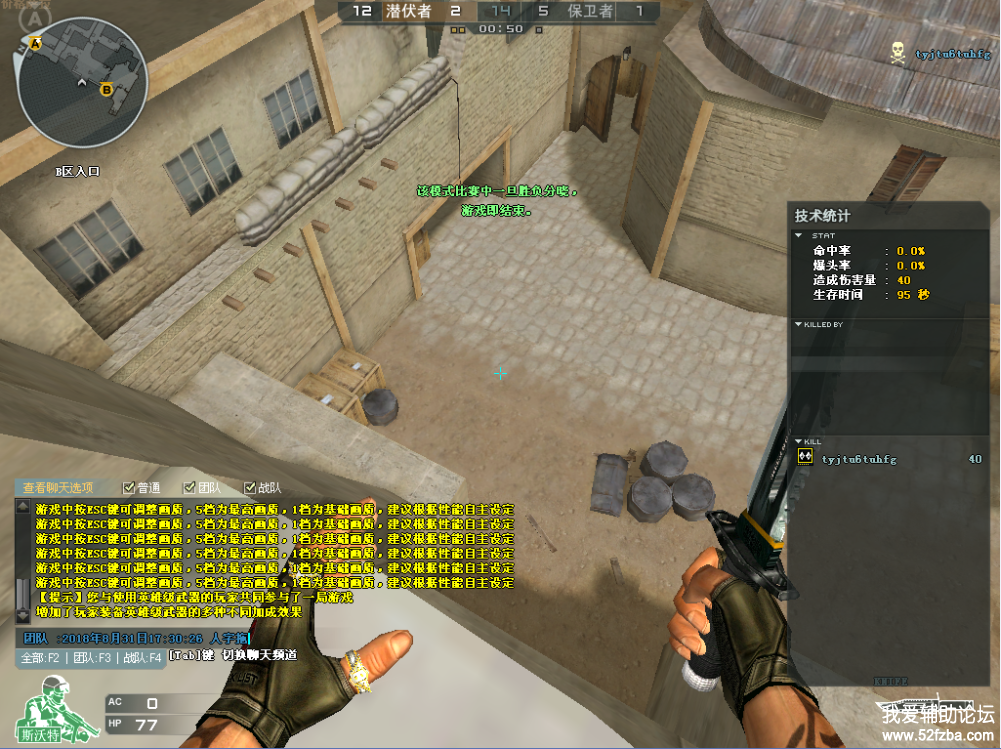
Task: Collapse the STAT section in 技术统计
Action: (x=798, y=236)
